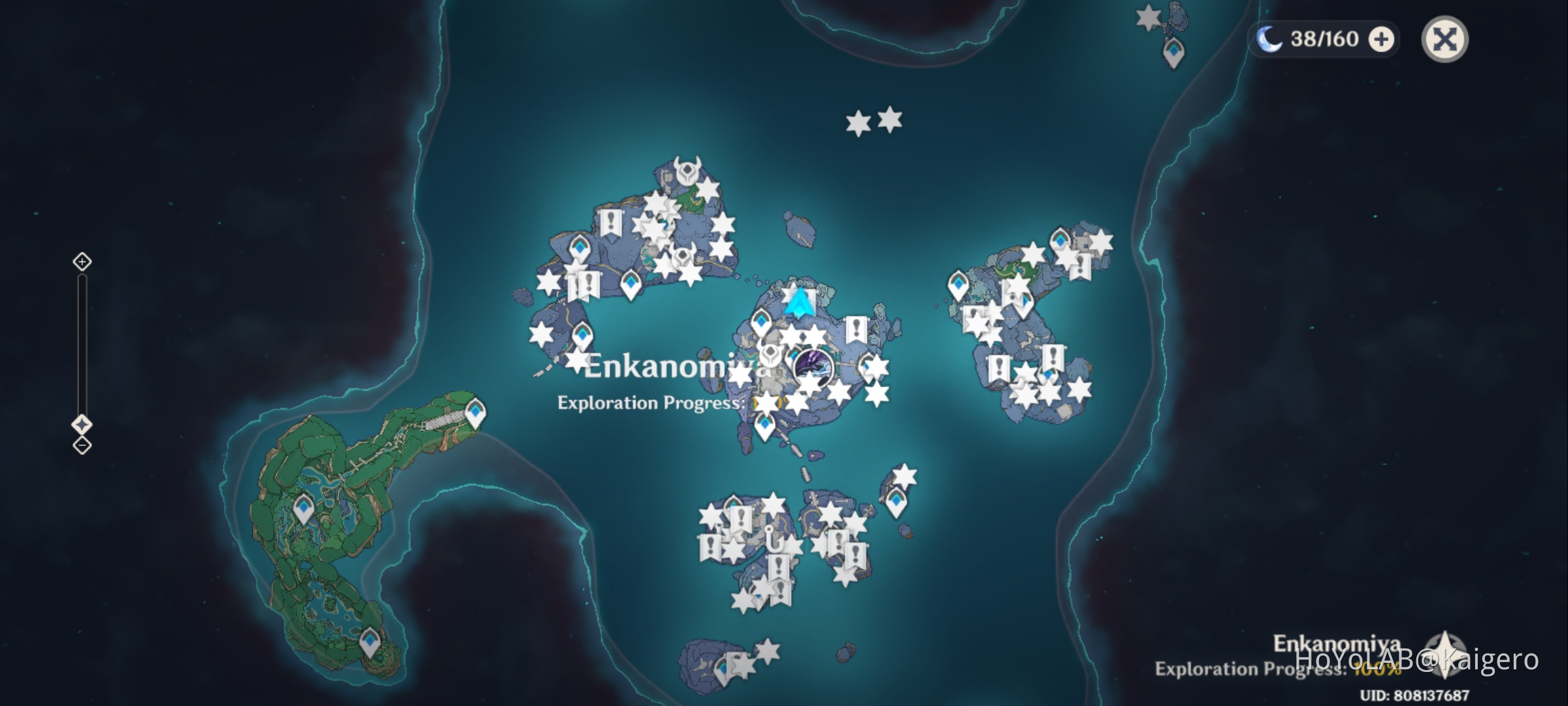Open the horned domain icon on the northern island
This screenshot has width=1568, height=706.
coord(687,171)
